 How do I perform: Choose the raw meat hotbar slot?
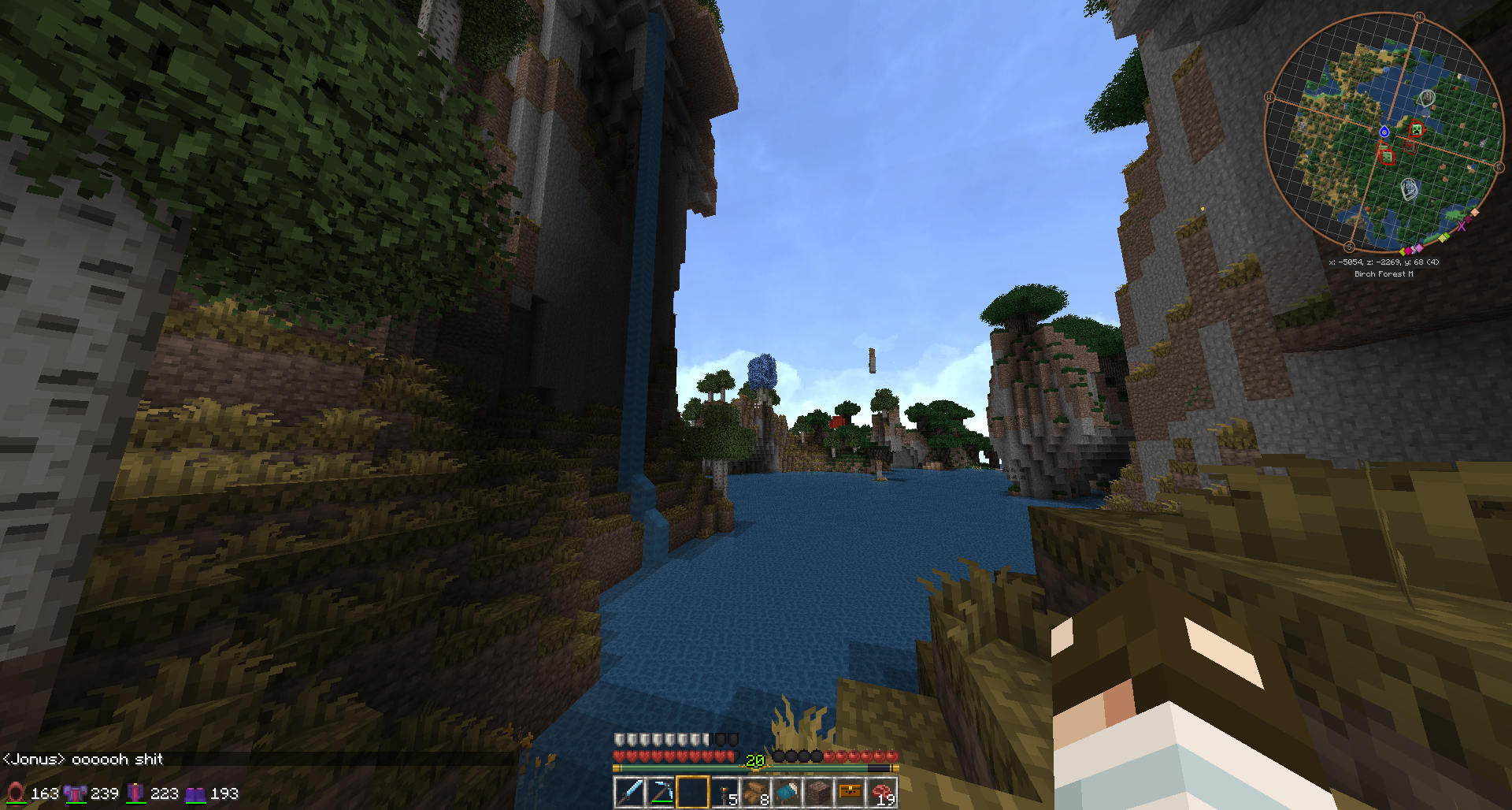(881, 792)
